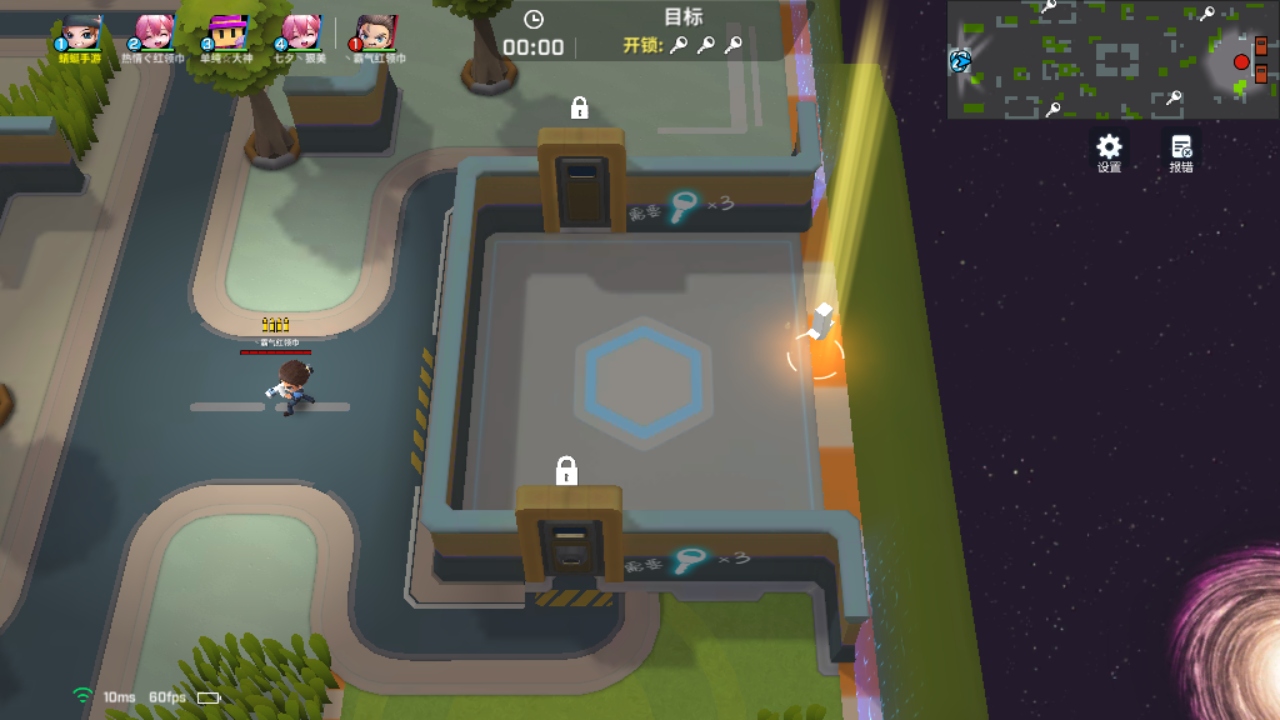Click the blue player arrow on minimap
This screenshot has width=1280, height=720.
tap(960, 61)
